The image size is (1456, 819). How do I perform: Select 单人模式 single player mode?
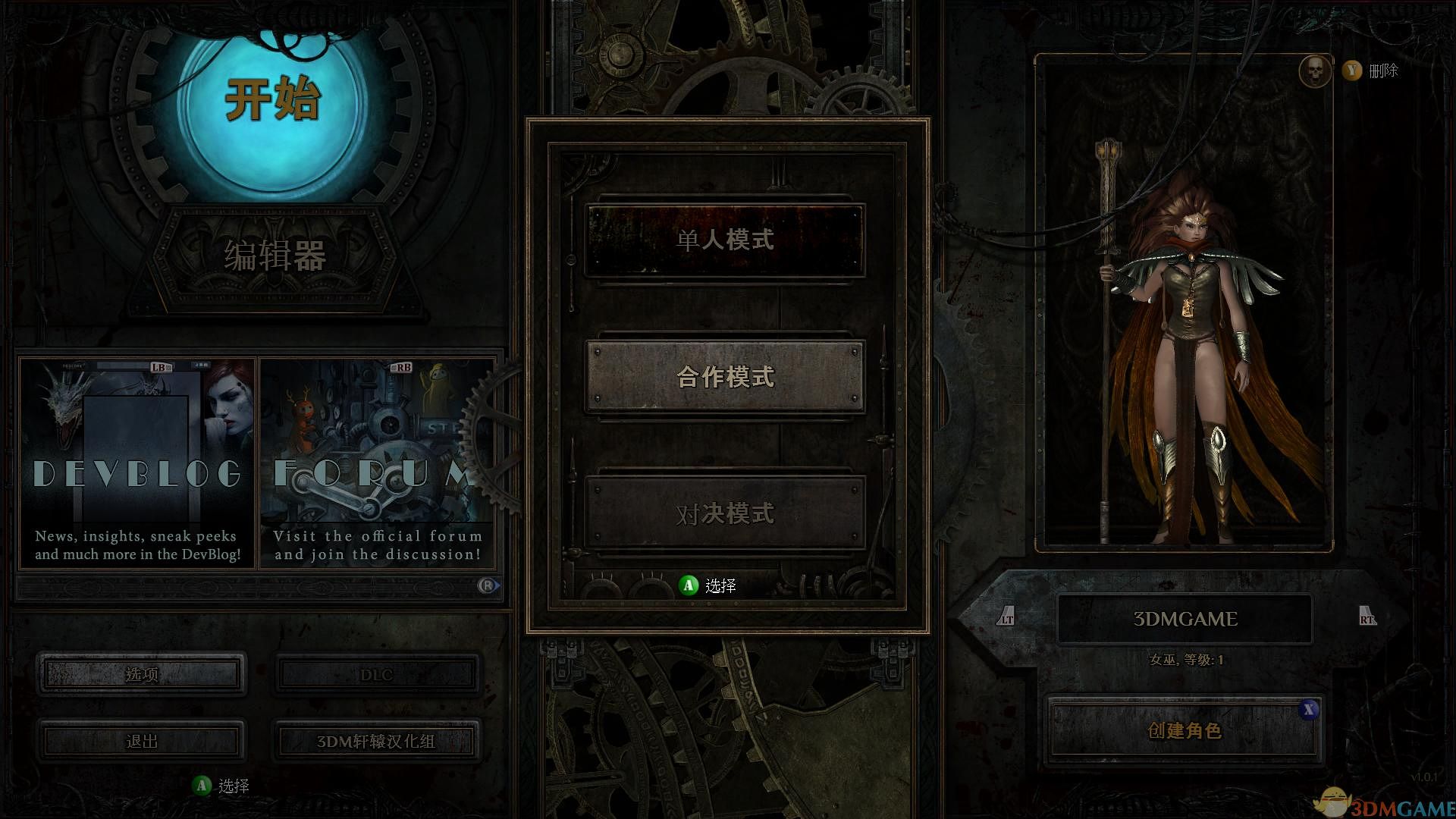point(724,240)
